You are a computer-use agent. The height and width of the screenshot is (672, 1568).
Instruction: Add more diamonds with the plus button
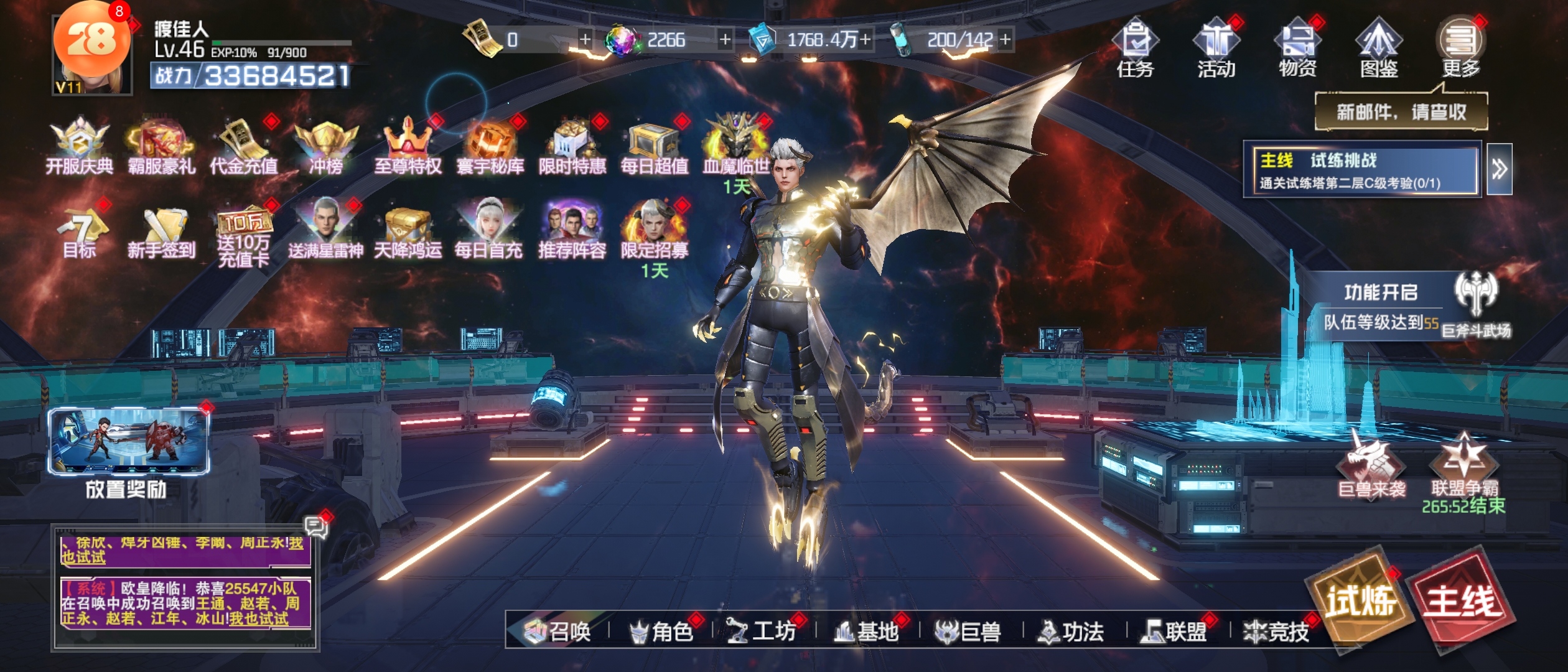tap(726, 40)
